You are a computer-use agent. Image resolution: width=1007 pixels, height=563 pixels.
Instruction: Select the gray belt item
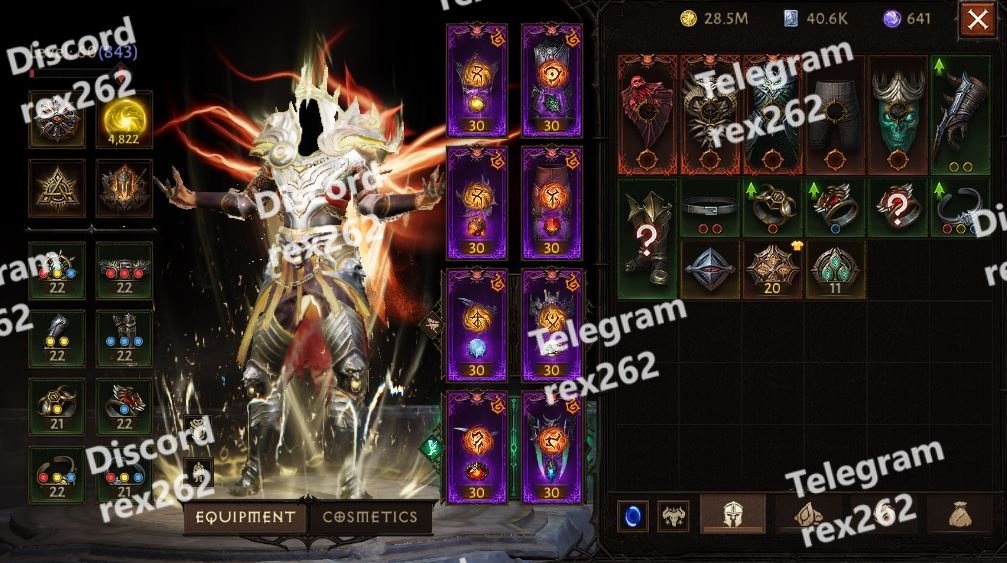[x=710, y=208]
